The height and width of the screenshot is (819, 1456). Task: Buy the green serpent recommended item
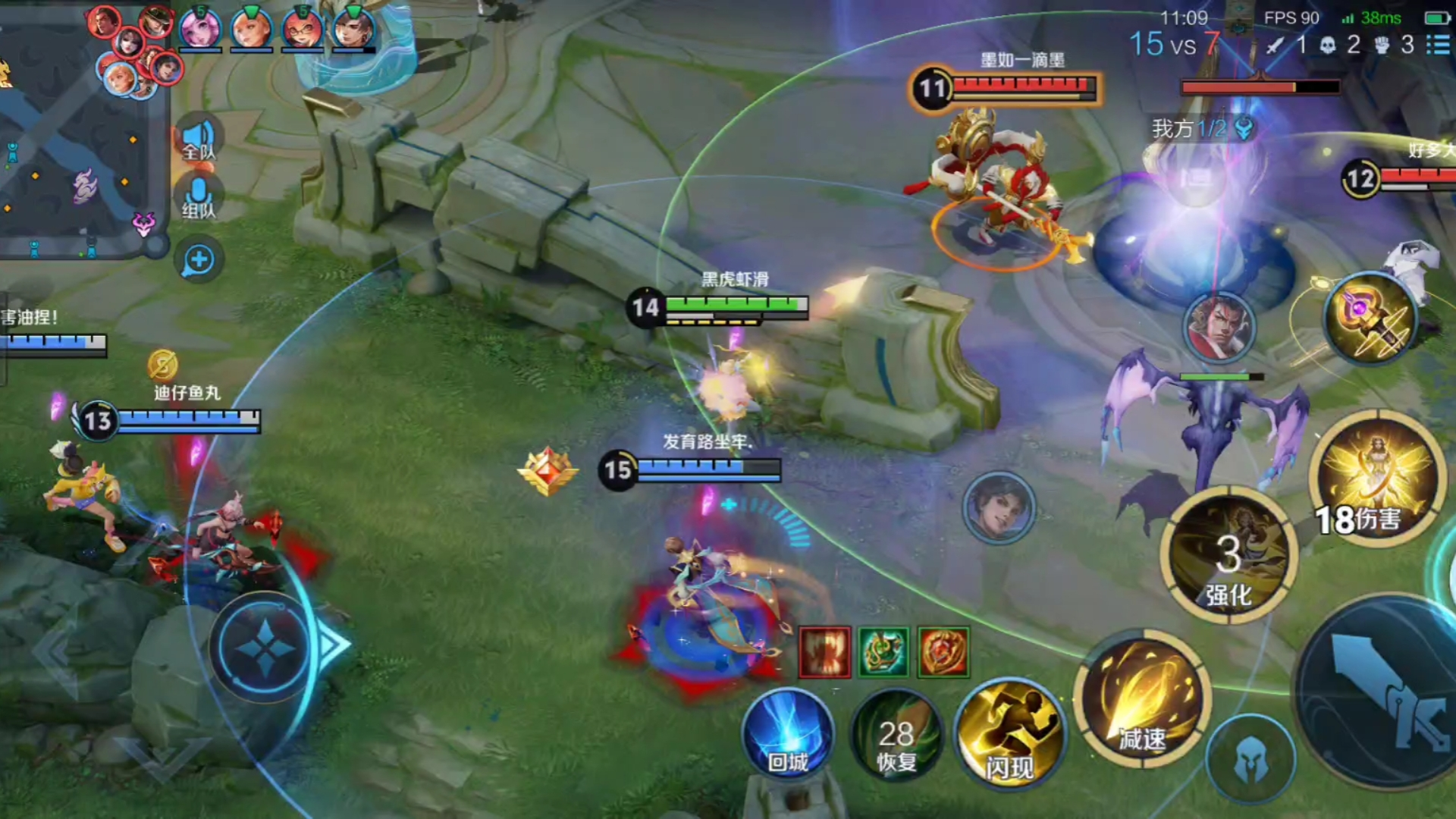[883, 652]
